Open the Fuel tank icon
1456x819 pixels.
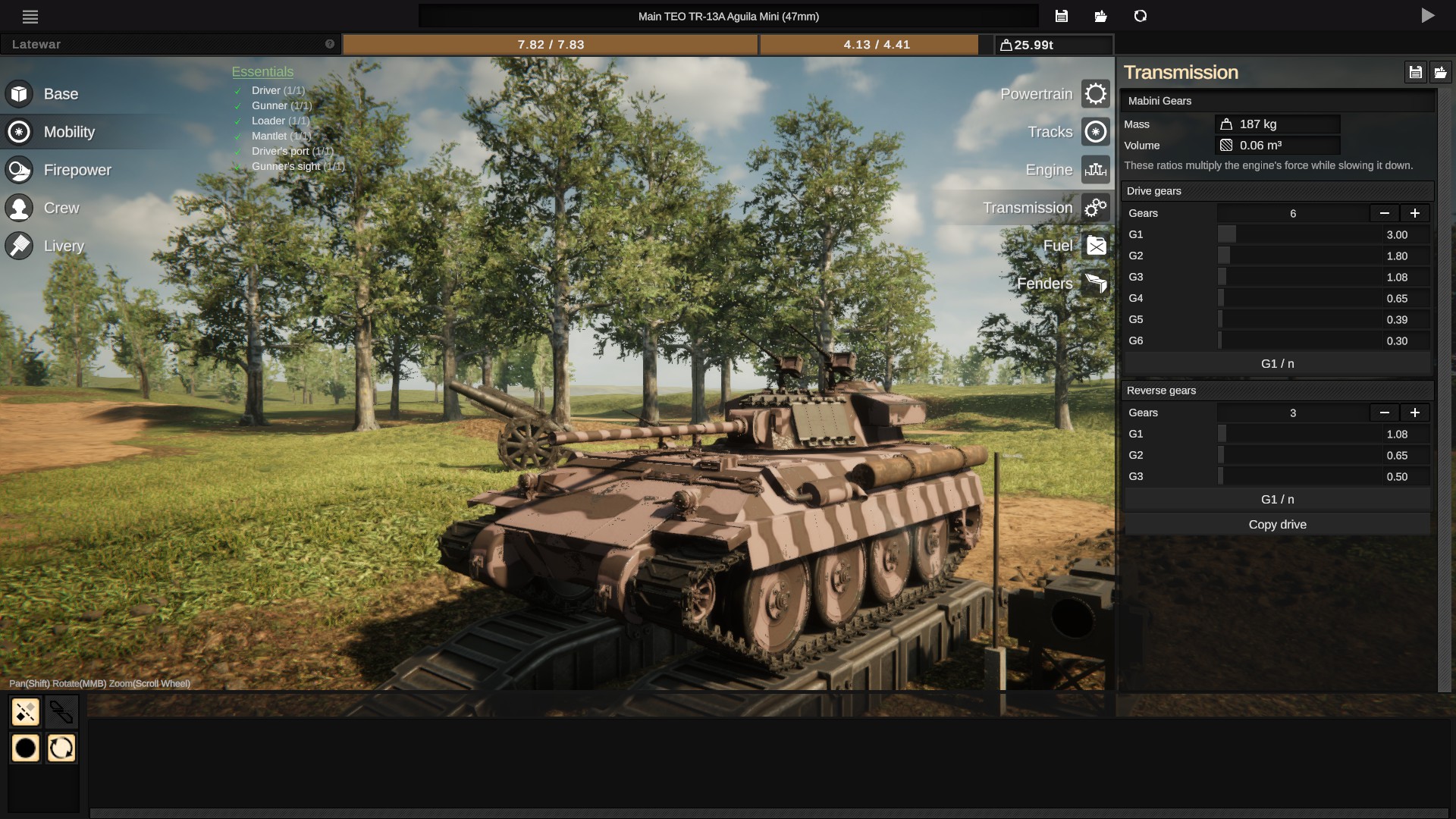1095,245
